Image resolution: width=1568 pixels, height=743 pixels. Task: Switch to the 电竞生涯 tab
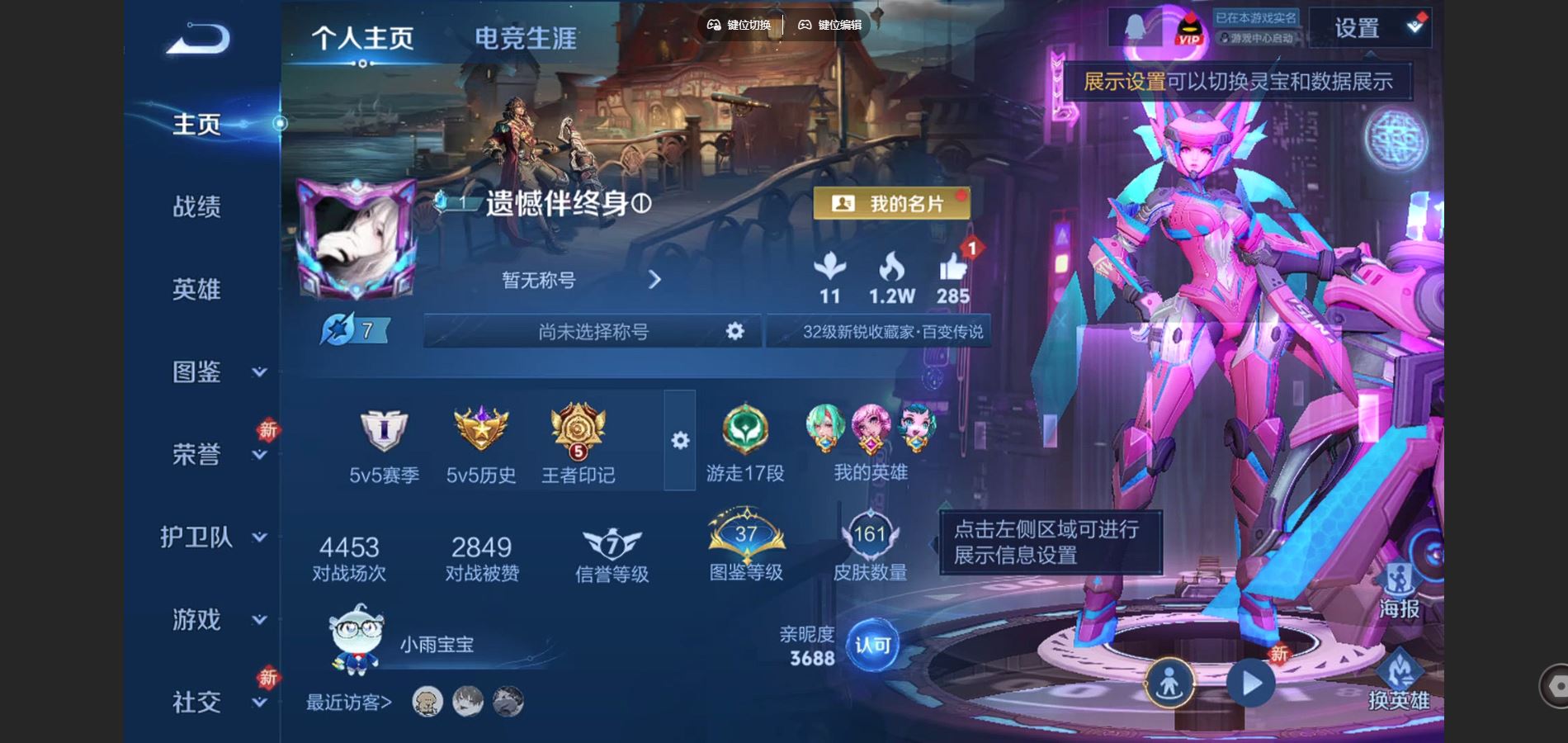click(x=526, y=37)
